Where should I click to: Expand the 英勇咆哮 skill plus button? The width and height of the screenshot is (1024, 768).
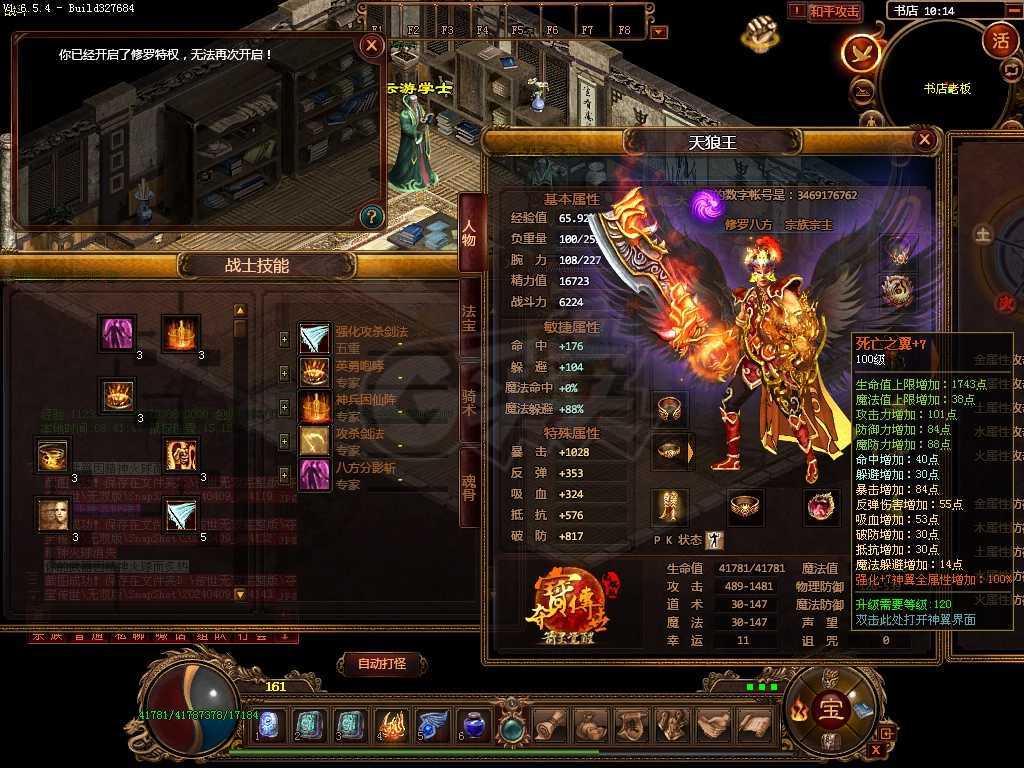pyautogui.click(x=284, y=373)
